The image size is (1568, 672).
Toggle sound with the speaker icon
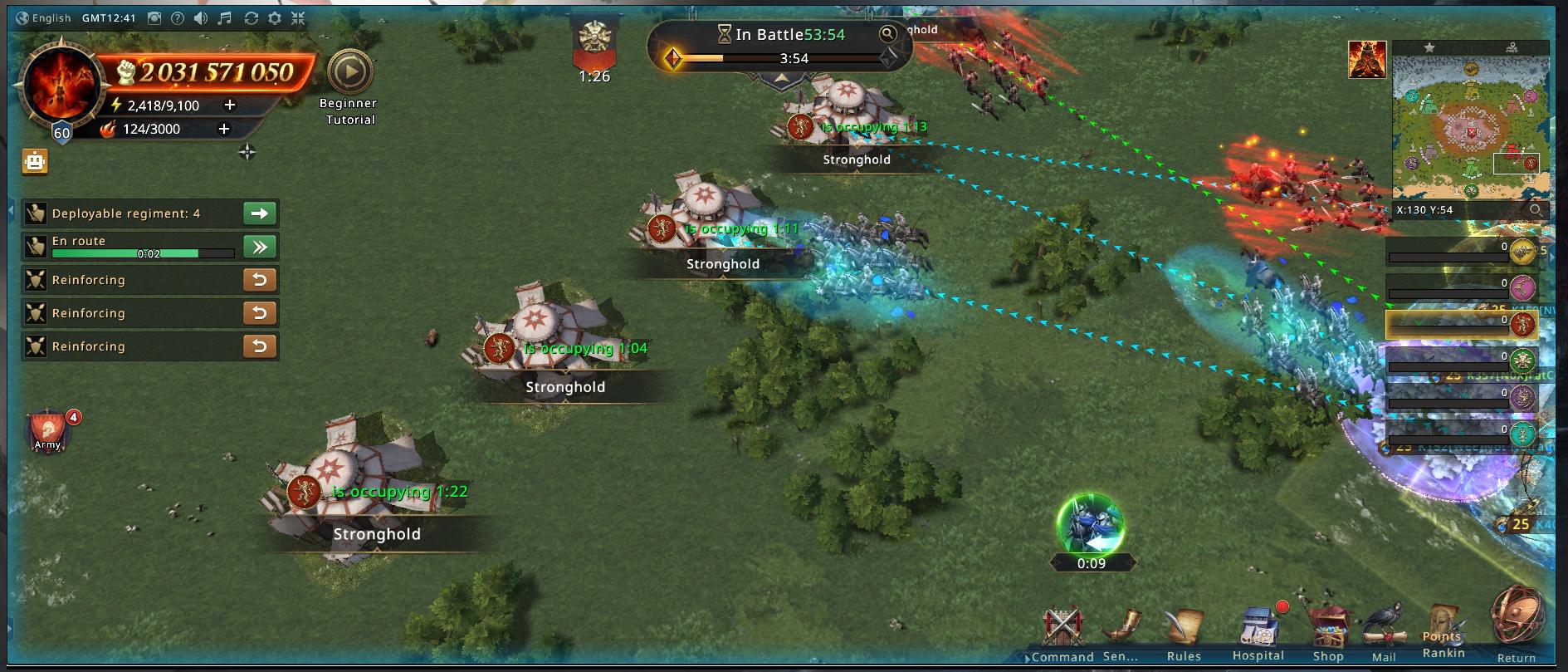point(201,18)
